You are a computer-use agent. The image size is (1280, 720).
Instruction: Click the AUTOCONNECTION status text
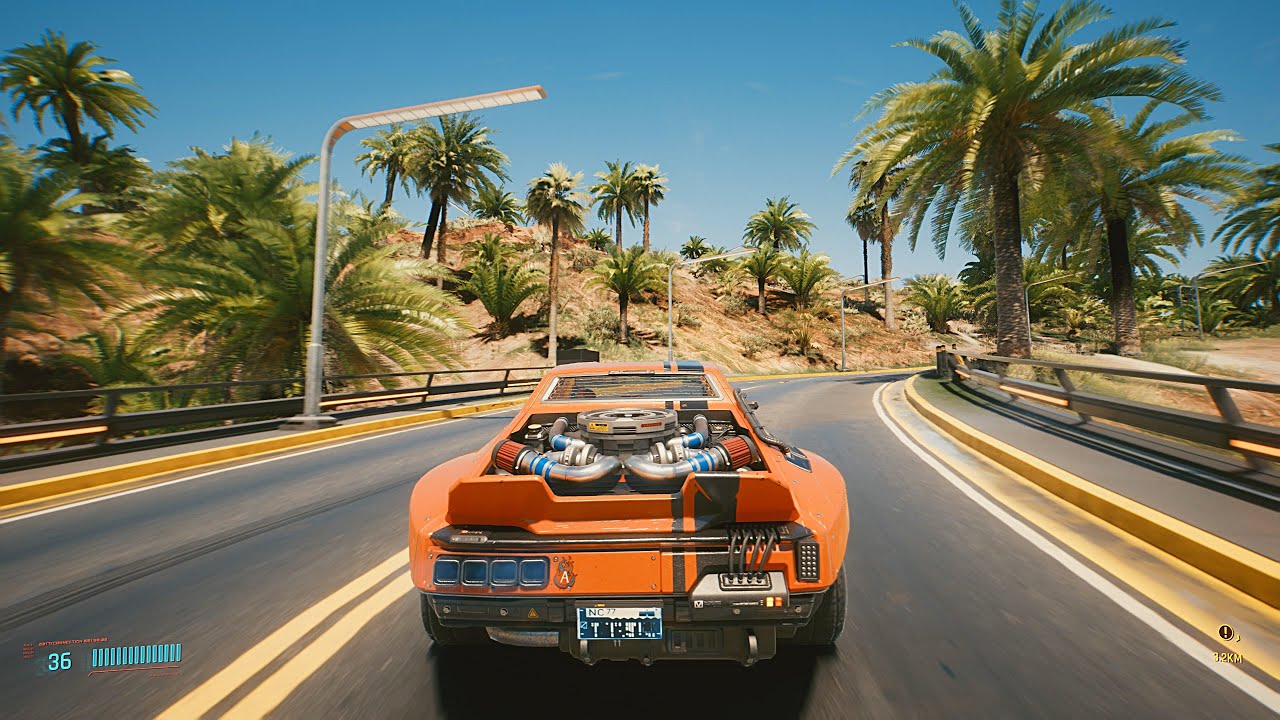[x=73, y=640]
